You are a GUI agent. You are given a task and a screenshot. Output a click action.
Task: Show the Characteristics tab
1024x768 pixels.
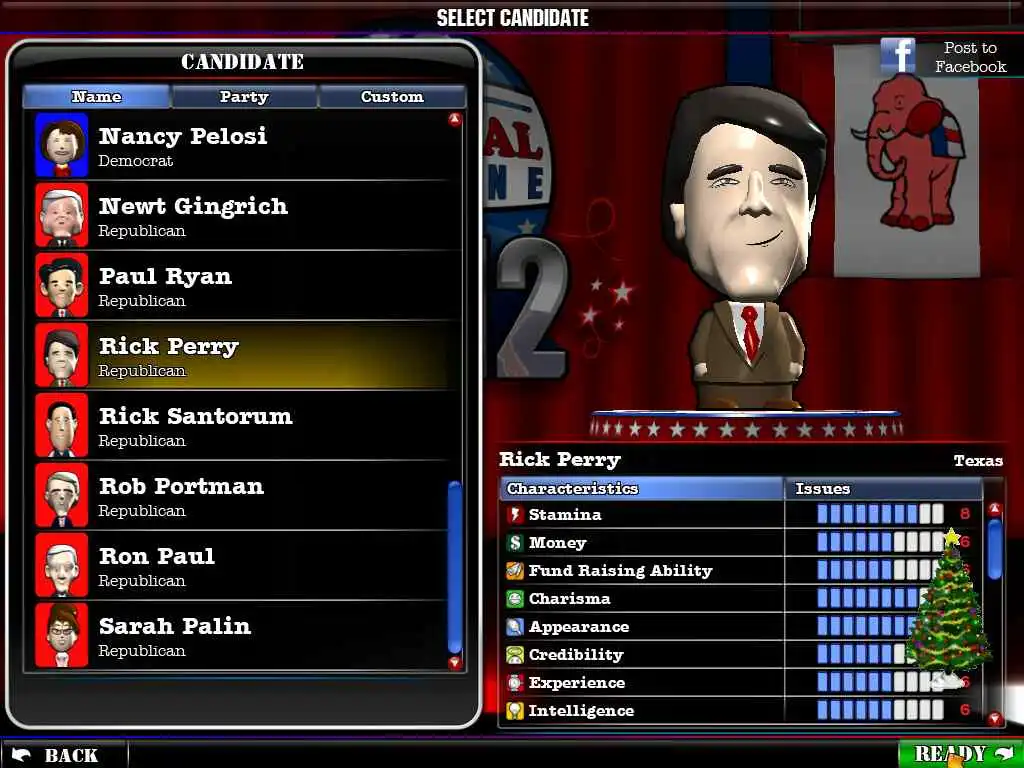(x=641, y=489)
